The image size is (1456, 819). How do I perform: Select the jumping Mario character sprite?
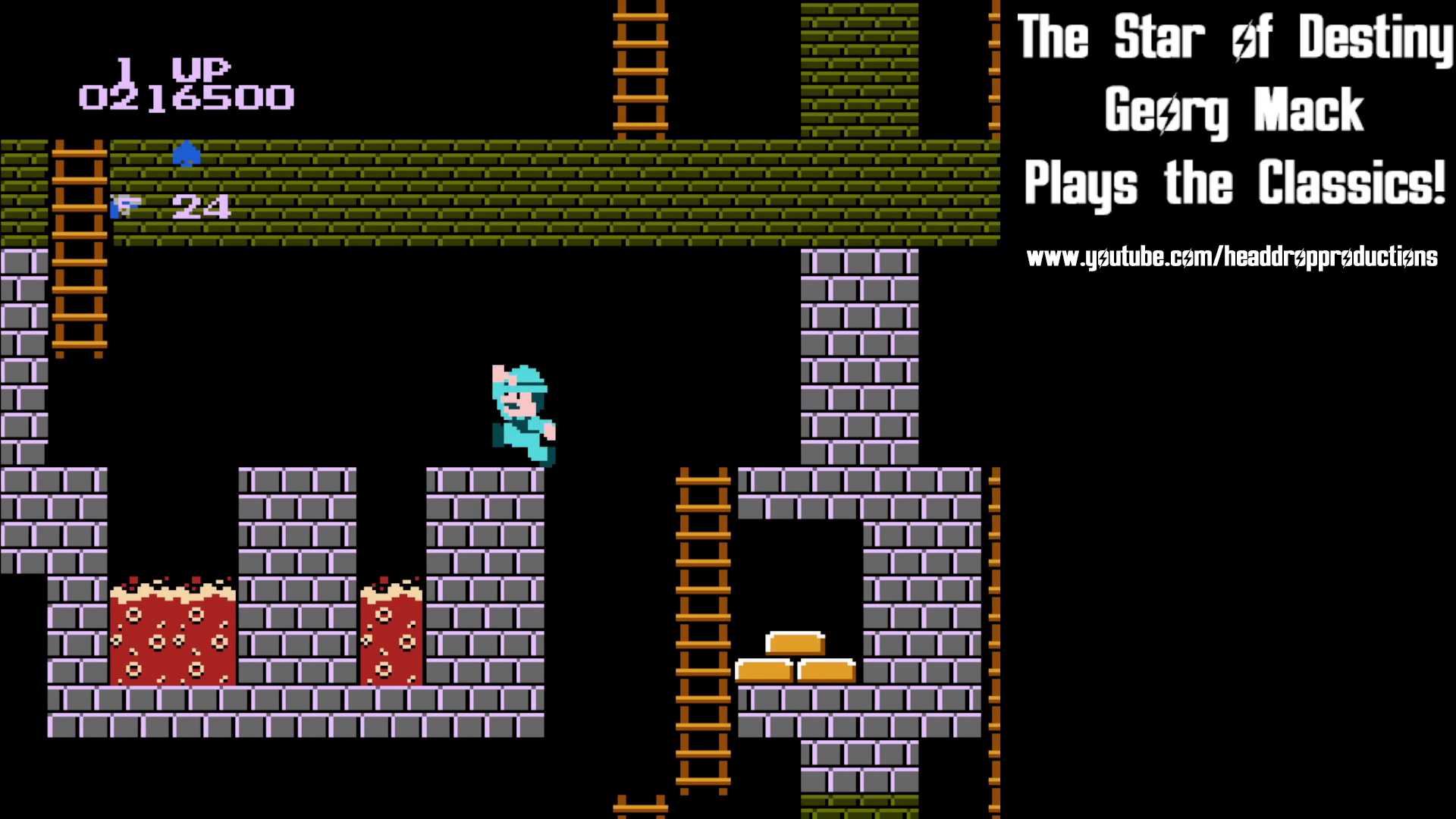523,413
